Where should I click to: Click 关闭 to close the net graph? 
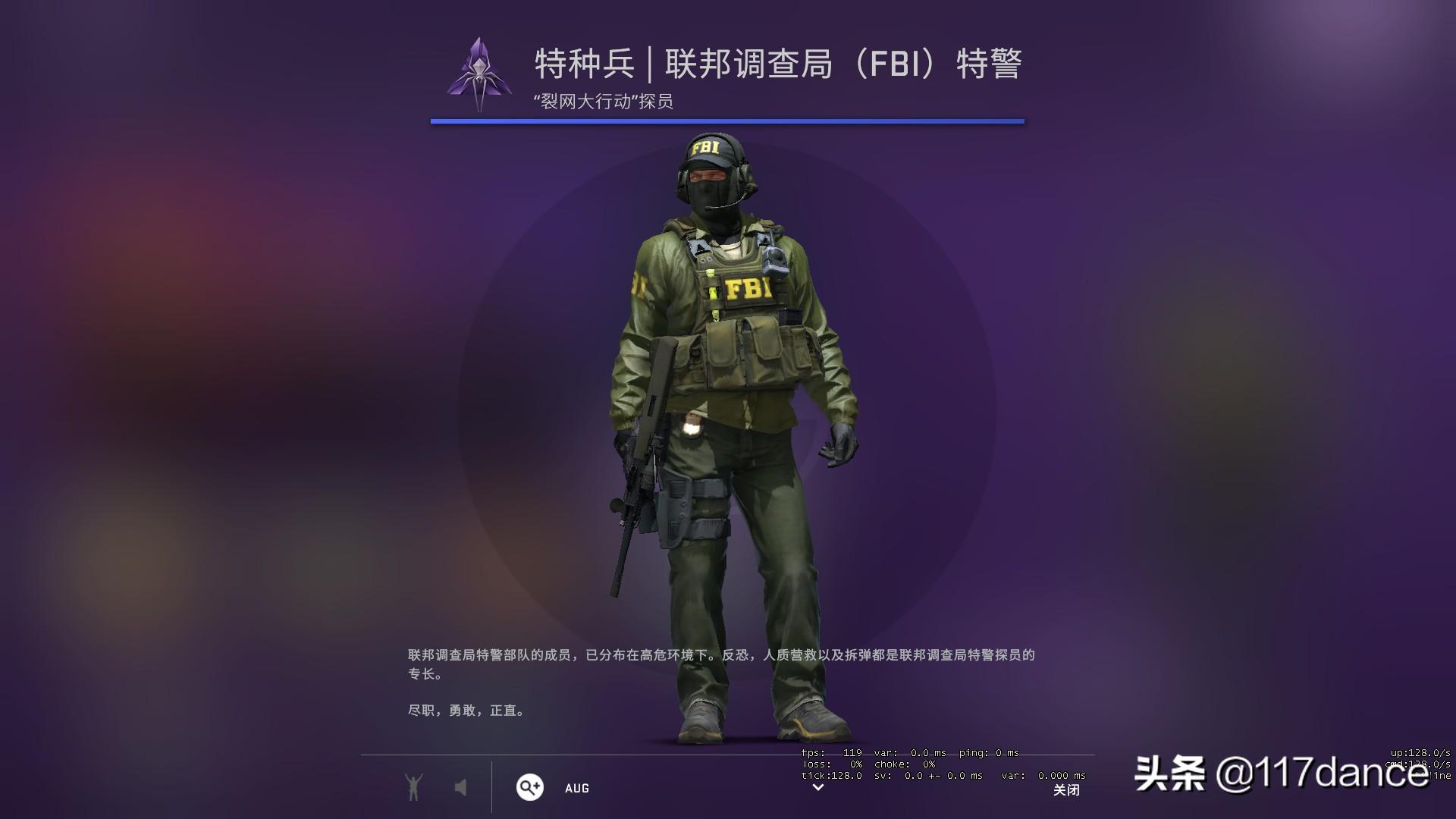(x=1068, y=790)
